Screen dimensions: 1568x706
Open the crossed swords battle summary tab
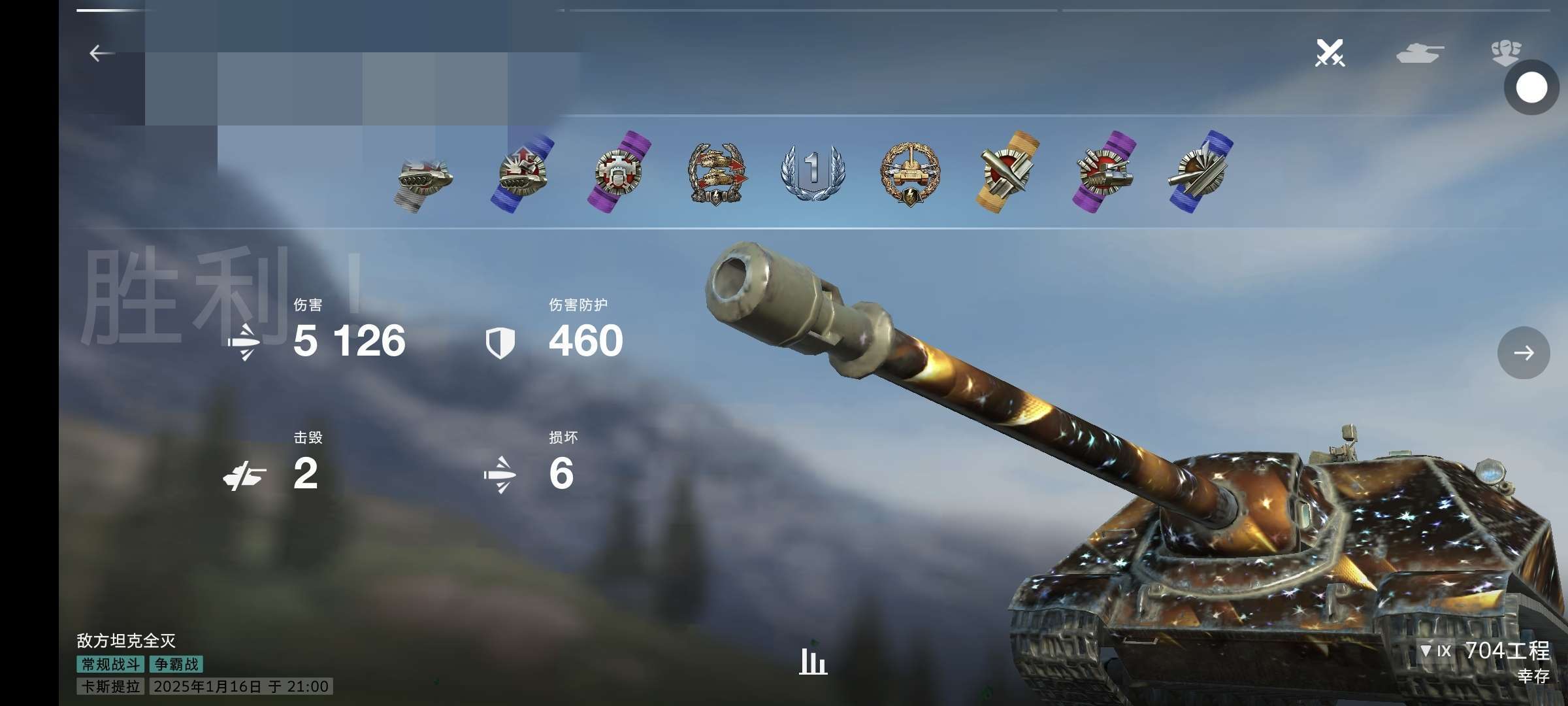[x=1330, y=53]
